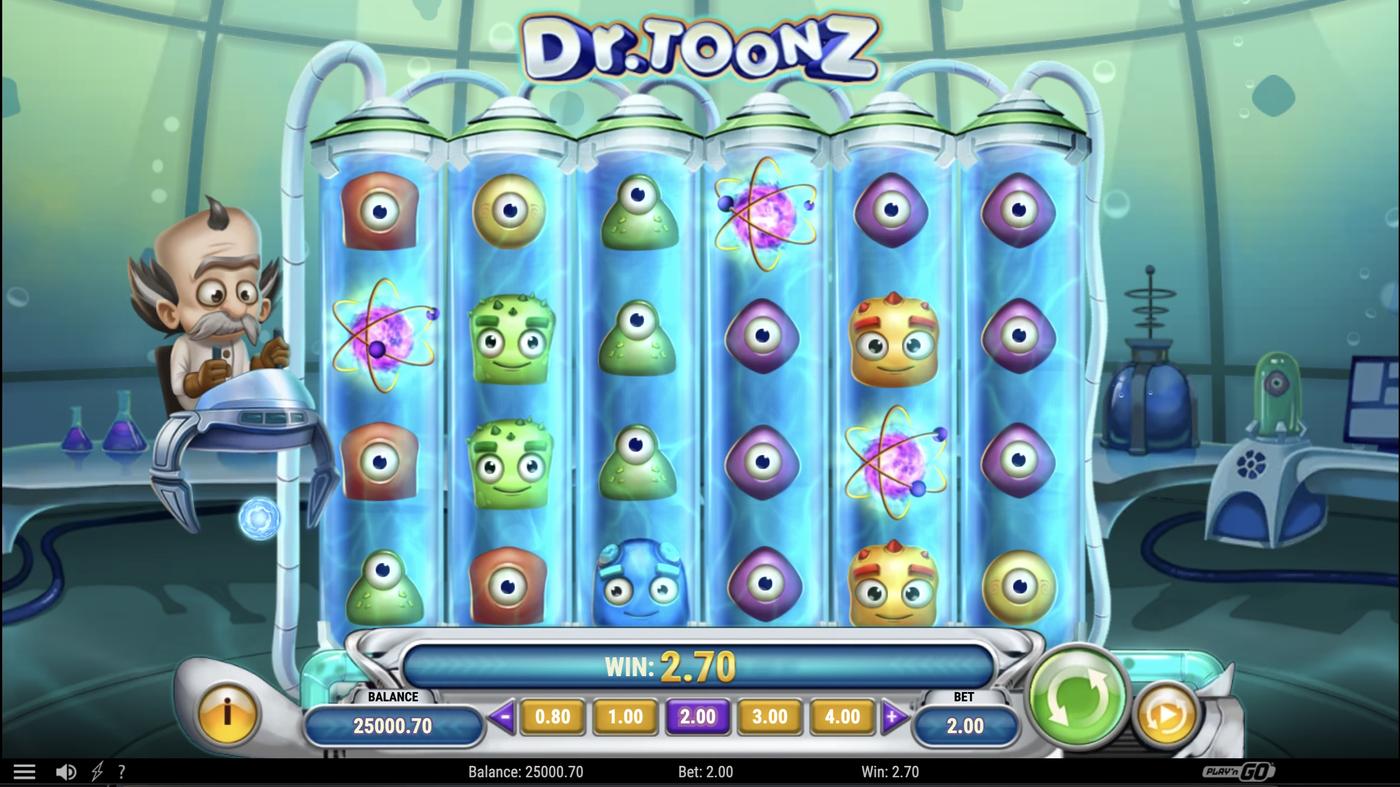Click the atom symbol on the first reel
This screenshot has width=1400, height=787.
[380, 332]
